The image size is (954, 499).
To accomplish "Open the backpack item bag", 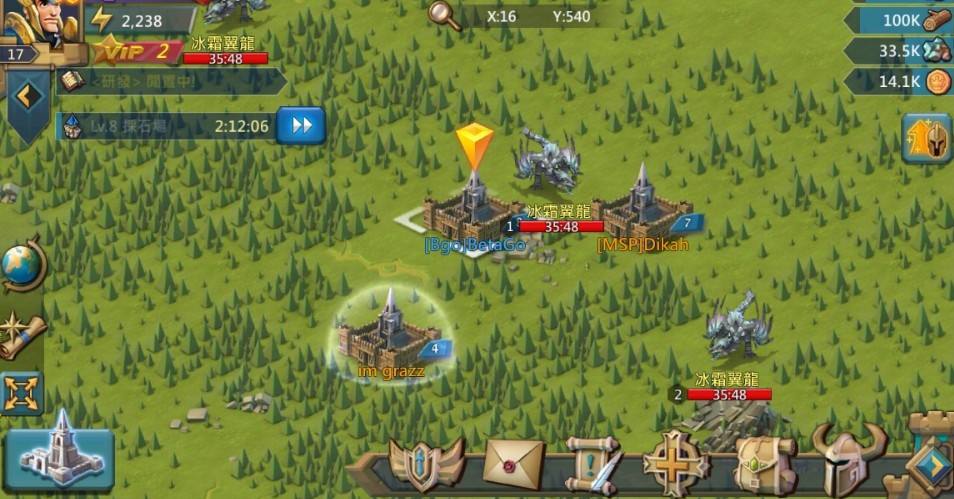I will point(764,465).
